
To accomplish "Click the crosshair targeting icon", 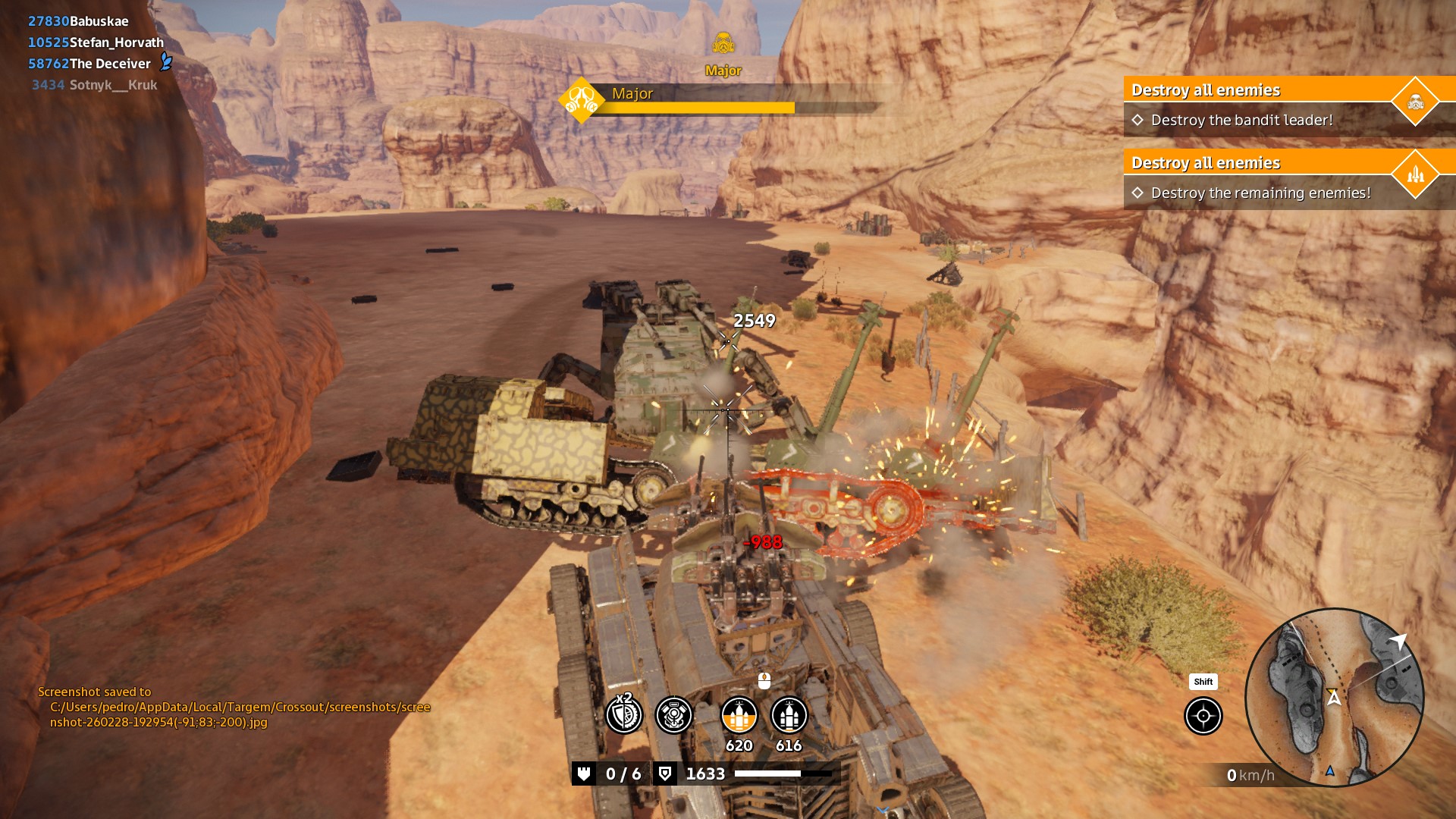I will coord(1203,716).
